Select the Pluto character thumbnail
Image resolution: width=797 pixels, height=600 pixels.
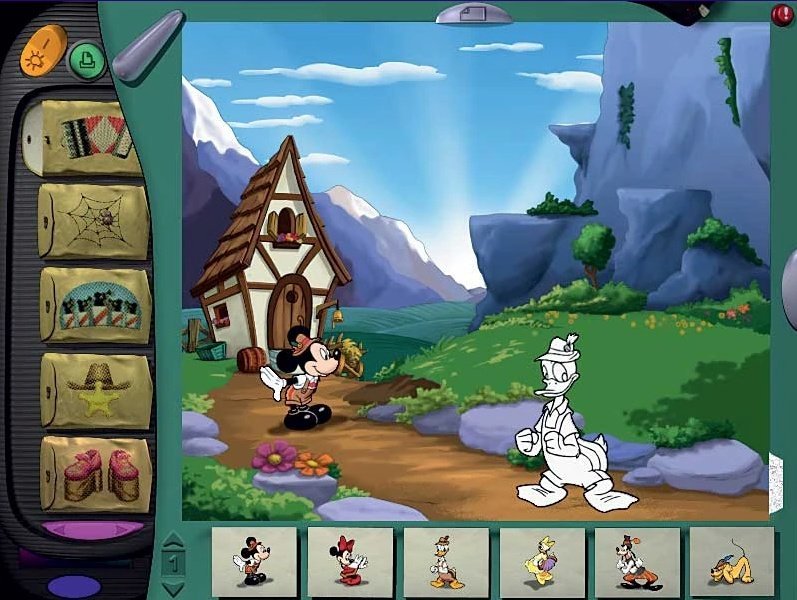[732, 561]
